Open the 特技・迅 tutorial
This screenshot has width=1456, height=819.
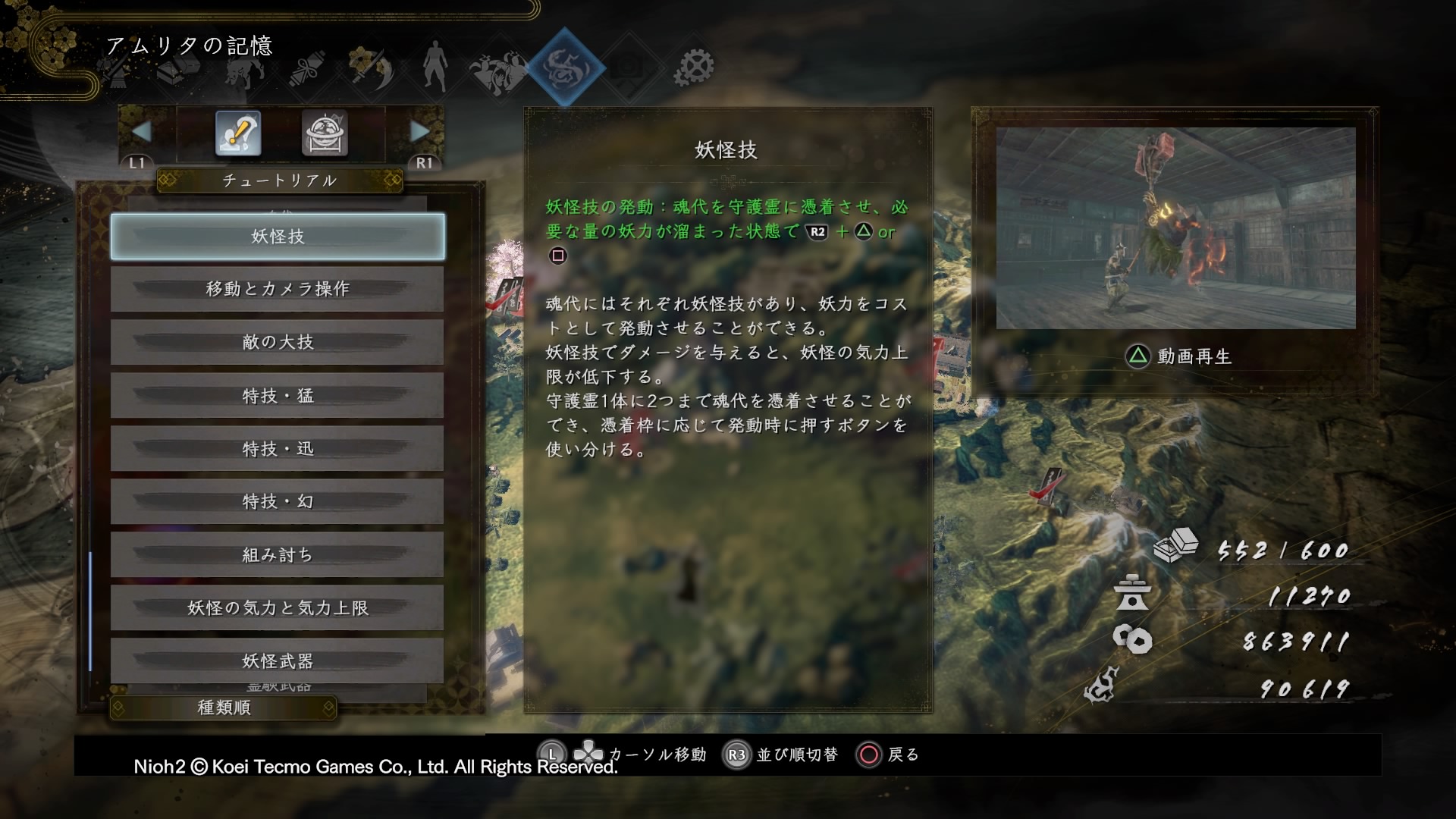coord(278,448)
